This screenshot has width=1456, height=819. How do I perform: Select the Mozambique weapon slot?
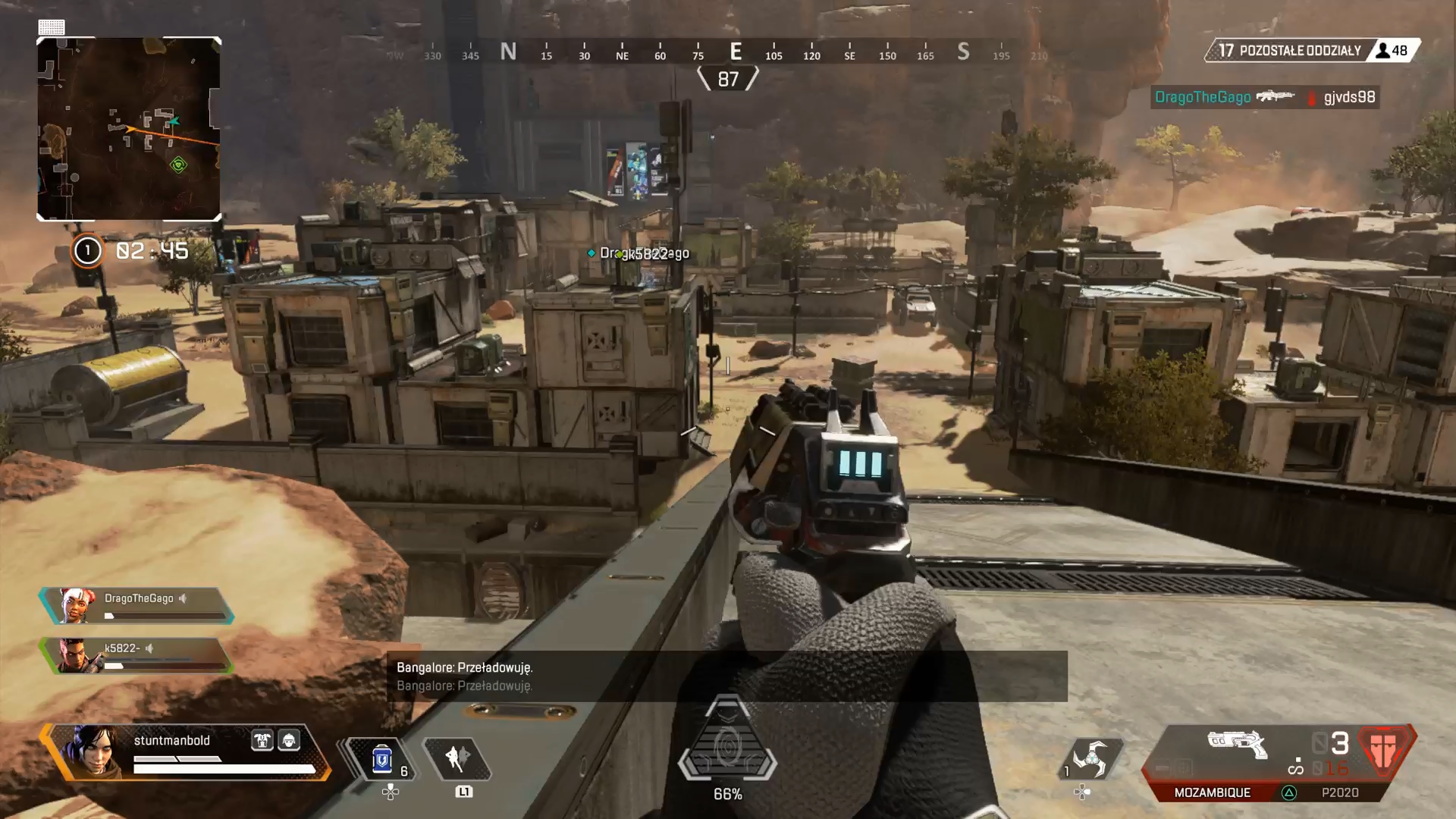pyautogui.click(x=1212, y=792)
